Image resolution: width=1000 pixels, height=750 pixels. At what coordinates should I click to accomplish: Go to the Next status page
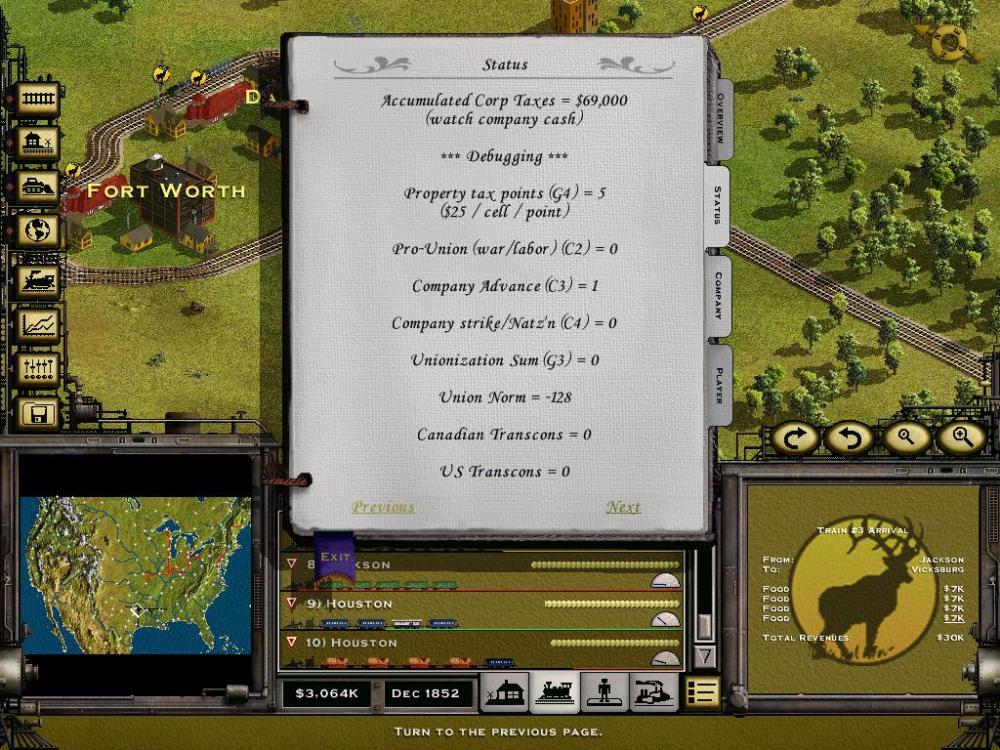(x=623, y=507)
